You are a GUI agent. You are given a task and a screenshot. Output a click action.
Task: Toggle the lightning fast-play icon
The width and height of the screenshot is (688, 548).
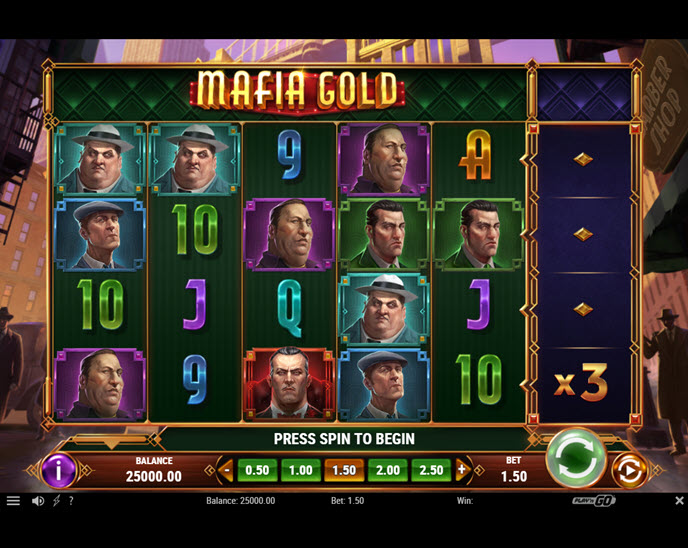(x=56, y=501)
